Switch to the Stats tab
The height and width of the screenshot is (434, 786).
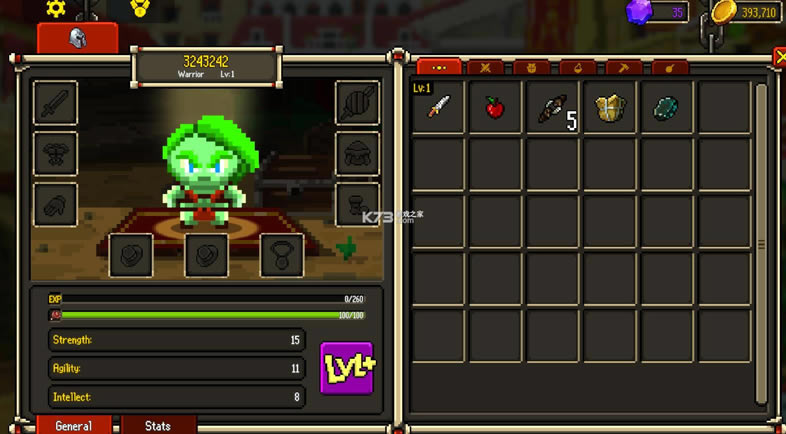158,425
